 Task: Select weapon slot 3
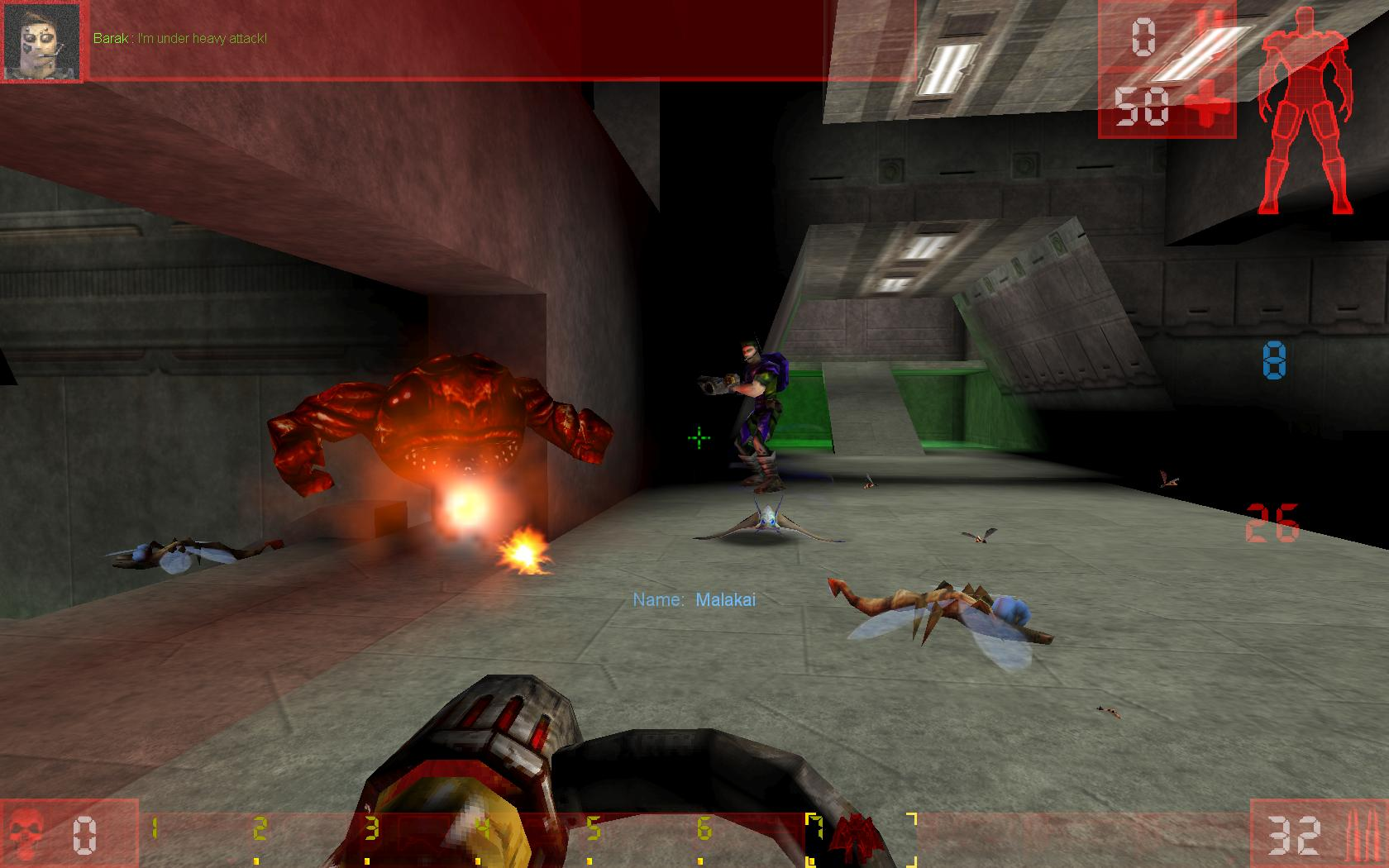coord(374,827)
